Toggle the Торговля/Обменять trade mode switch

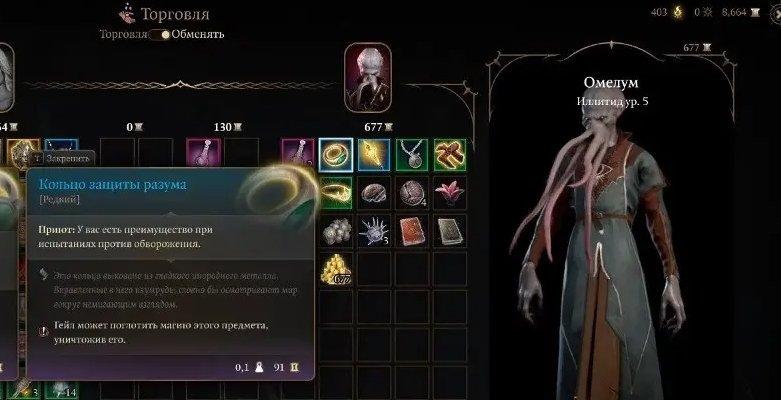(158, 34)
